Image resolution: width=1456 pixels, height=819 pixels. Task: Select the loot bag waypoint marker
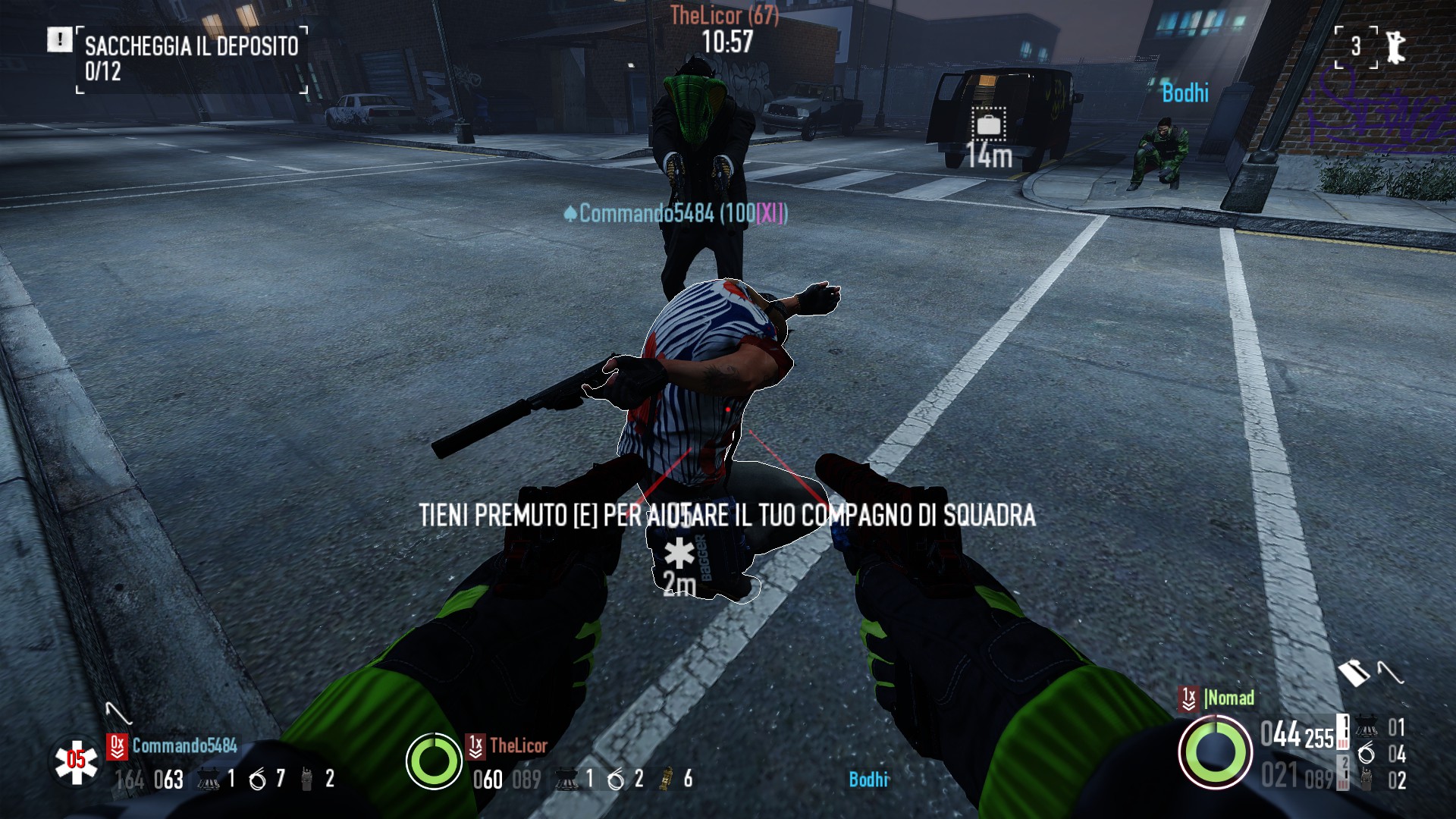(989, 124)
